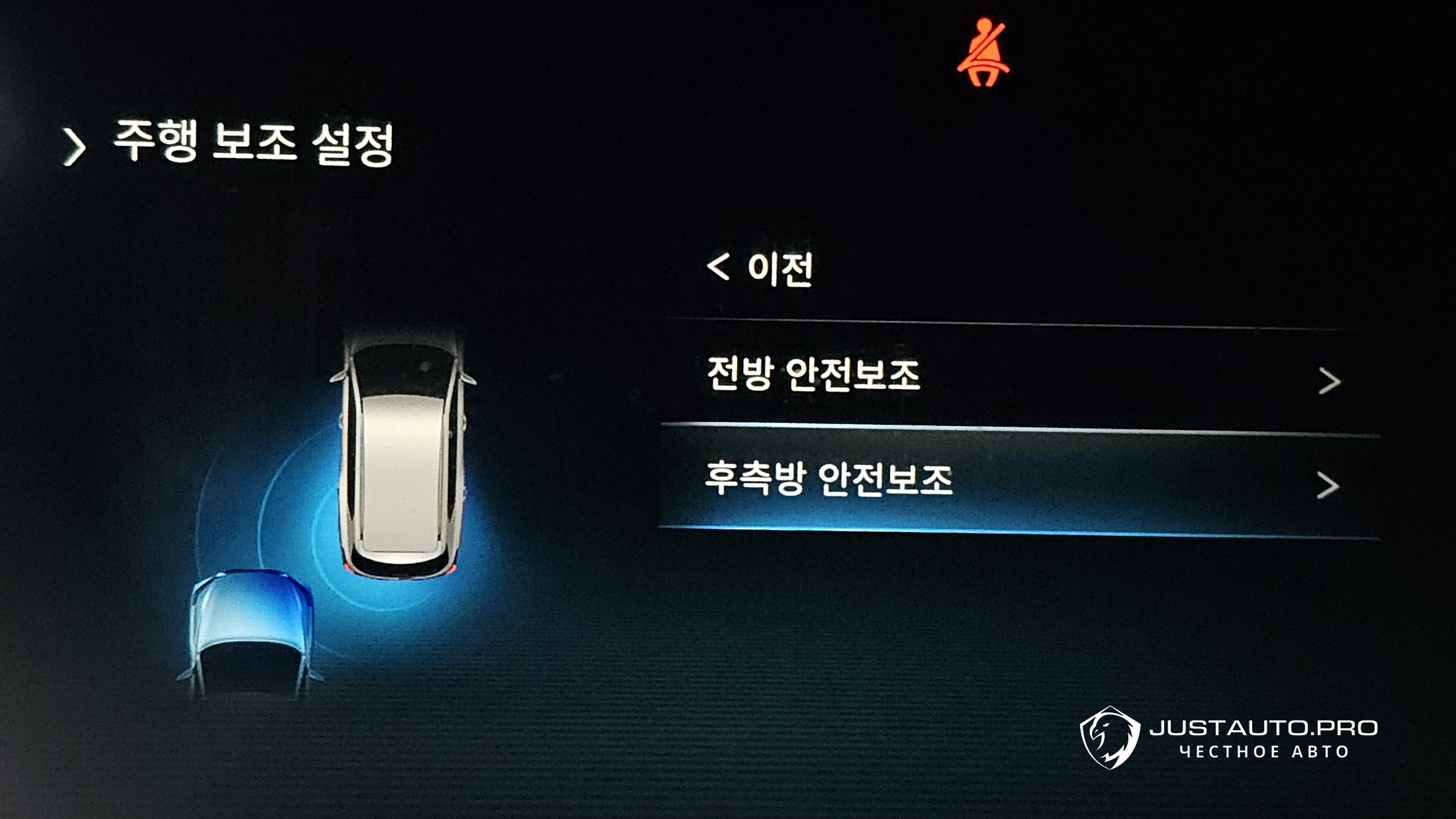
Task: Open the JUSTAUTO.PRO watermark logo
Action: click(x=1228, y=738)
